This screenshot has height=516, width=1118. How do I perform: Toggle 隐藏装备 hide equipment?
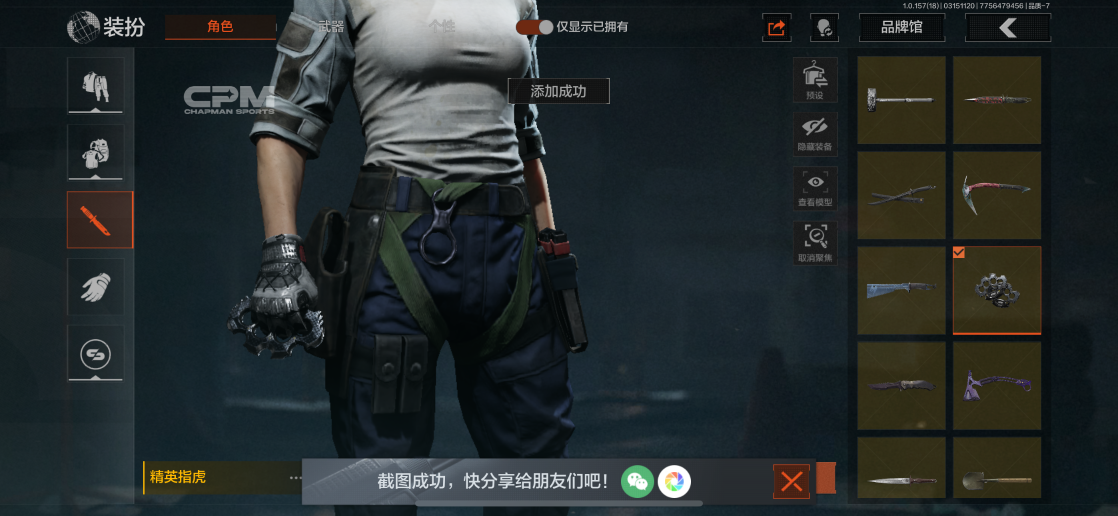click(x=815, y=132)
